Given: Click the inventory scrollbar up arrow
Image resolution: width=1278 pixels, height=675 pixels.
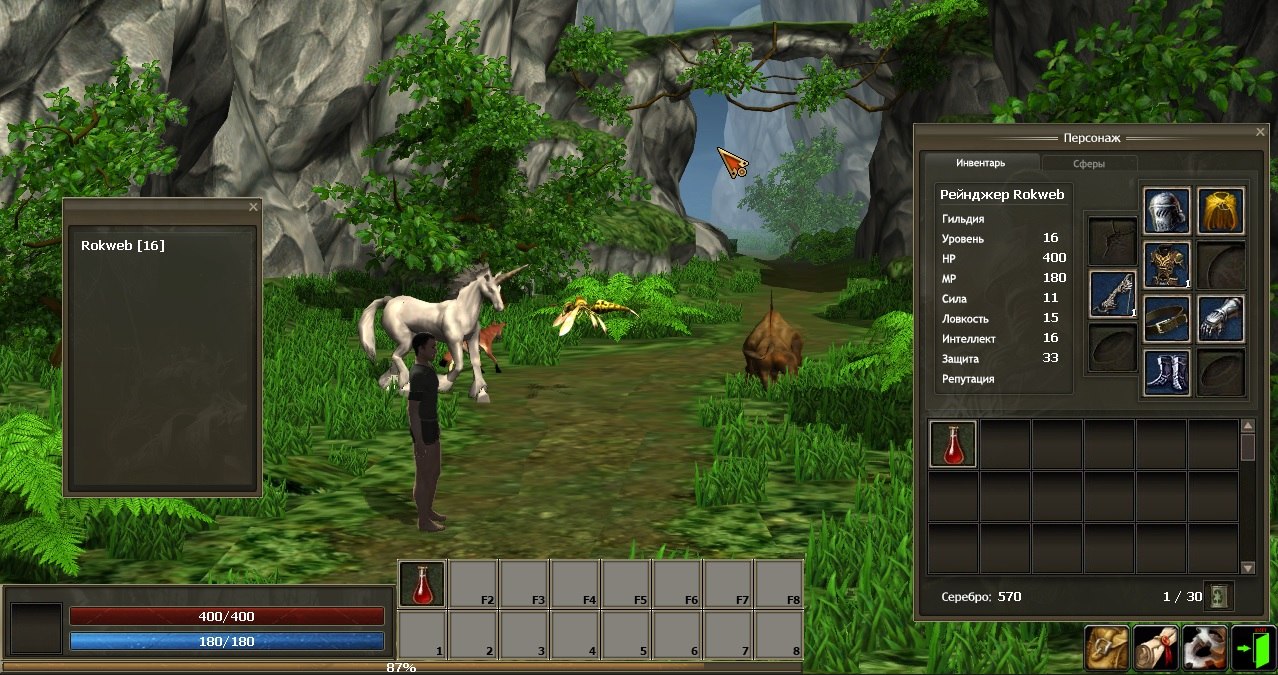Looking at the screenshot, I should (x=1248, y=426).
